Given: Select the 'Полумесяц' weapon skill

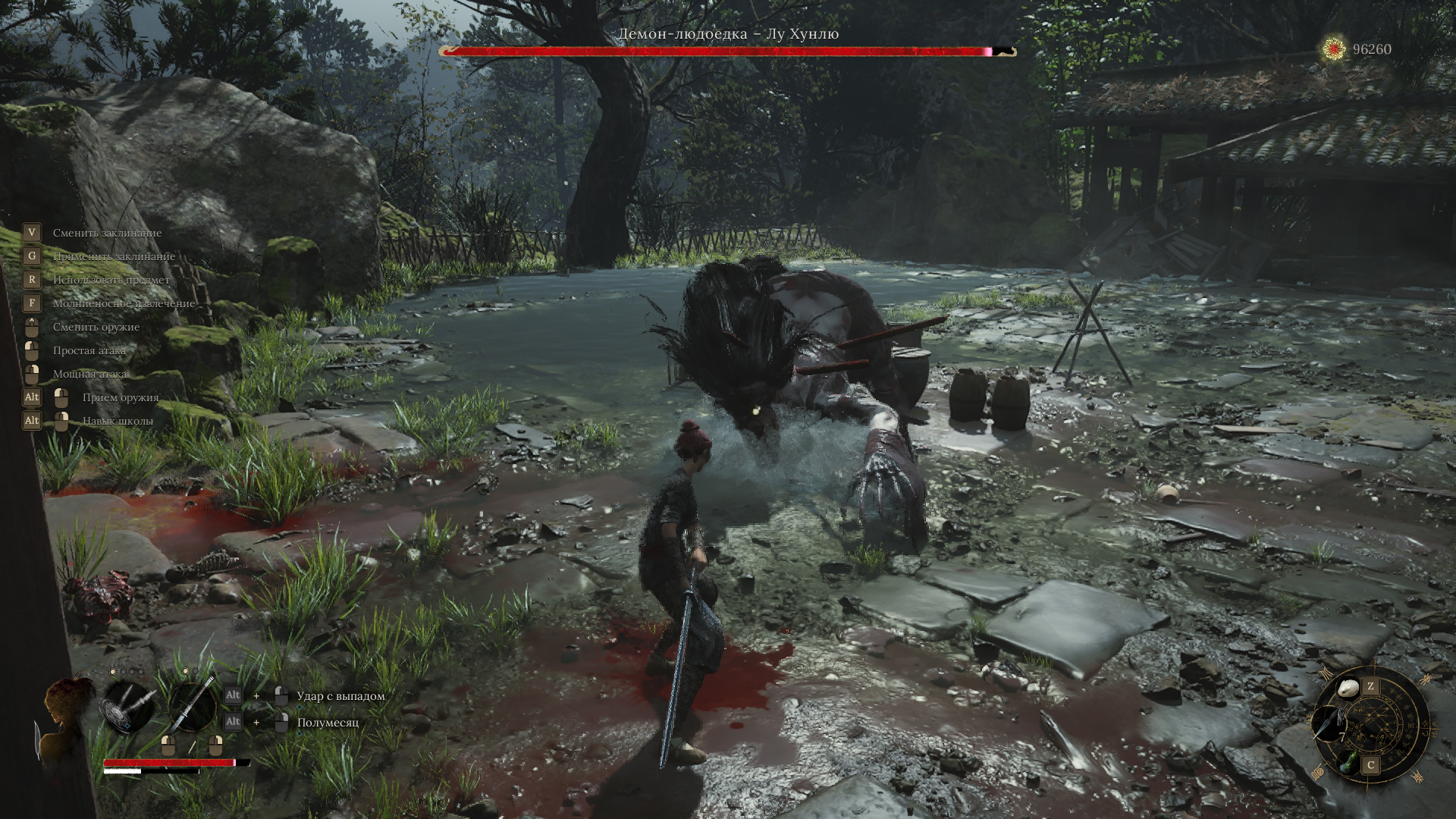Looking at the screenshot, I should pyautogui.click(x=328, y=723).
